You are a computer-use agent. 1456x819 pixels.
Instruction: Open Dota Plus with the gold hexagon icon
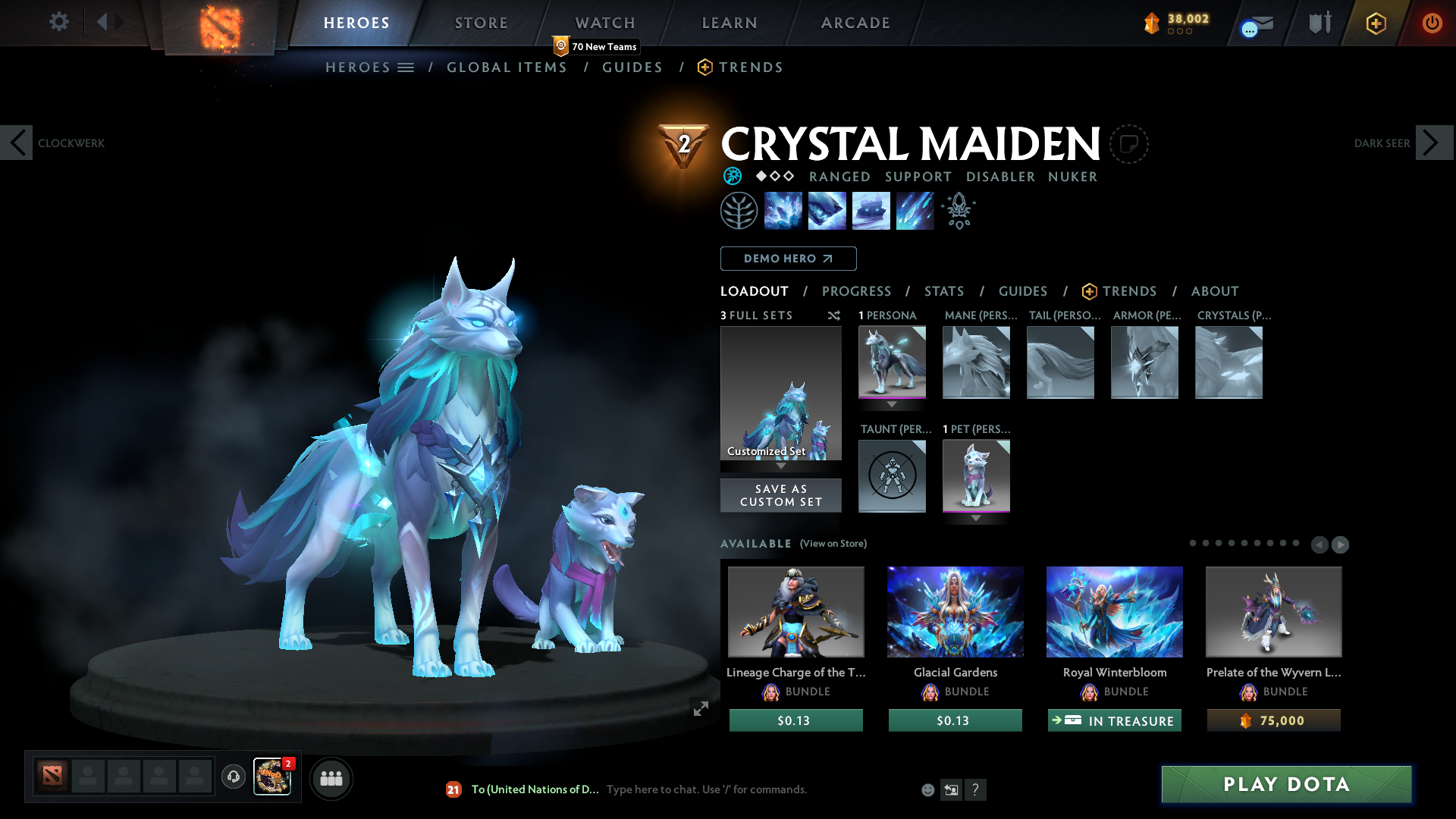(1376, 23)
